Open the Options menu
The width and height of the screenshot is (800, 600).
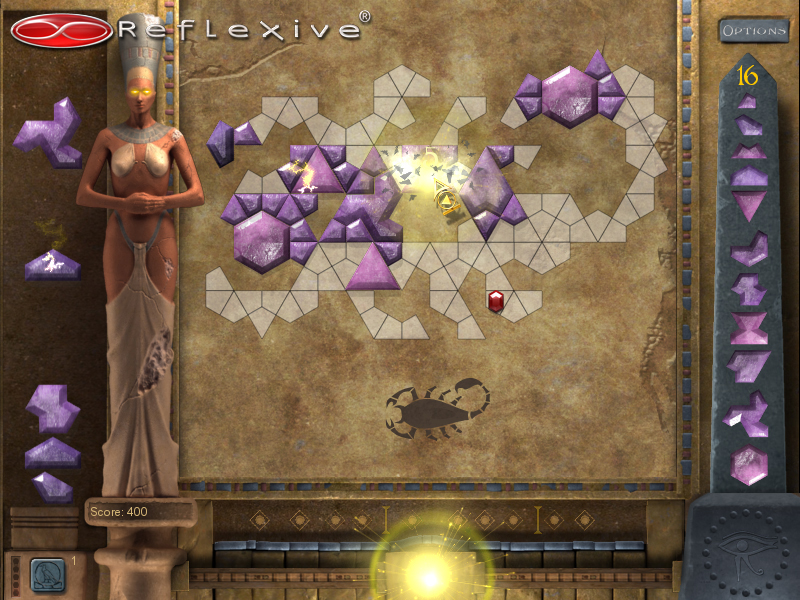(754, 30)
